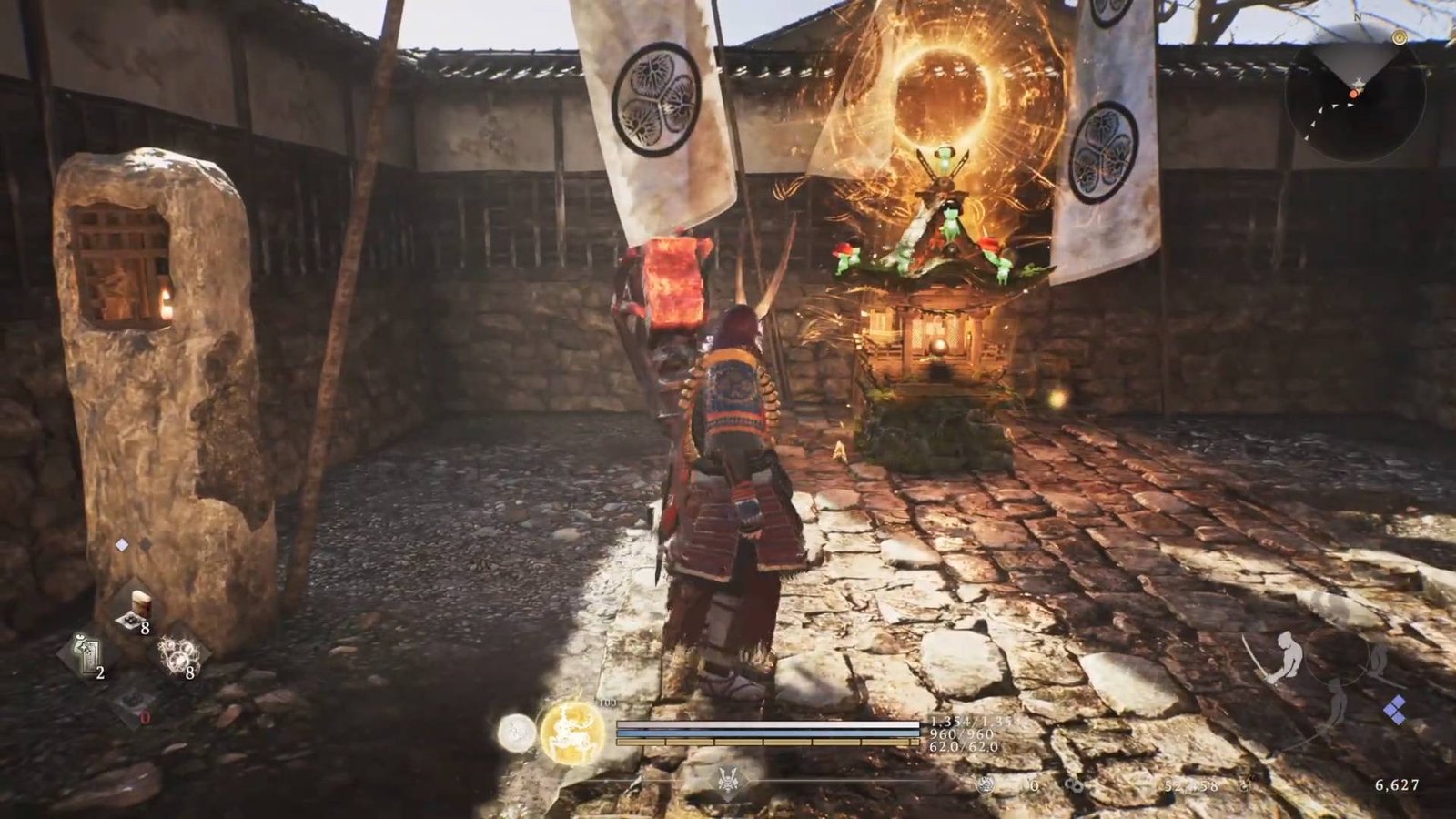Click the blue diamond cluster indicator
The image size is (1456, 819).
(x=1394, y=711)
